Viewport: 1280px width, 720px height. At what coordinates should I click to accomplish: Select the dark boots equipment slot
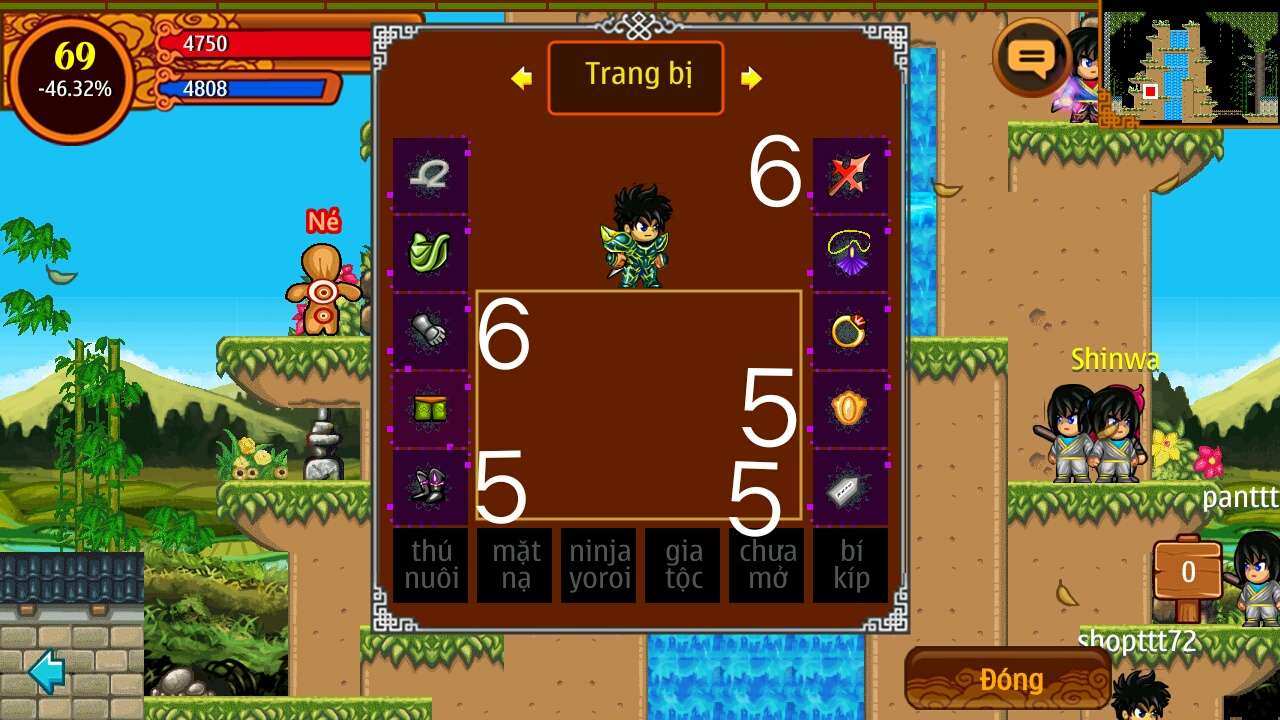(x=430, y=487)
